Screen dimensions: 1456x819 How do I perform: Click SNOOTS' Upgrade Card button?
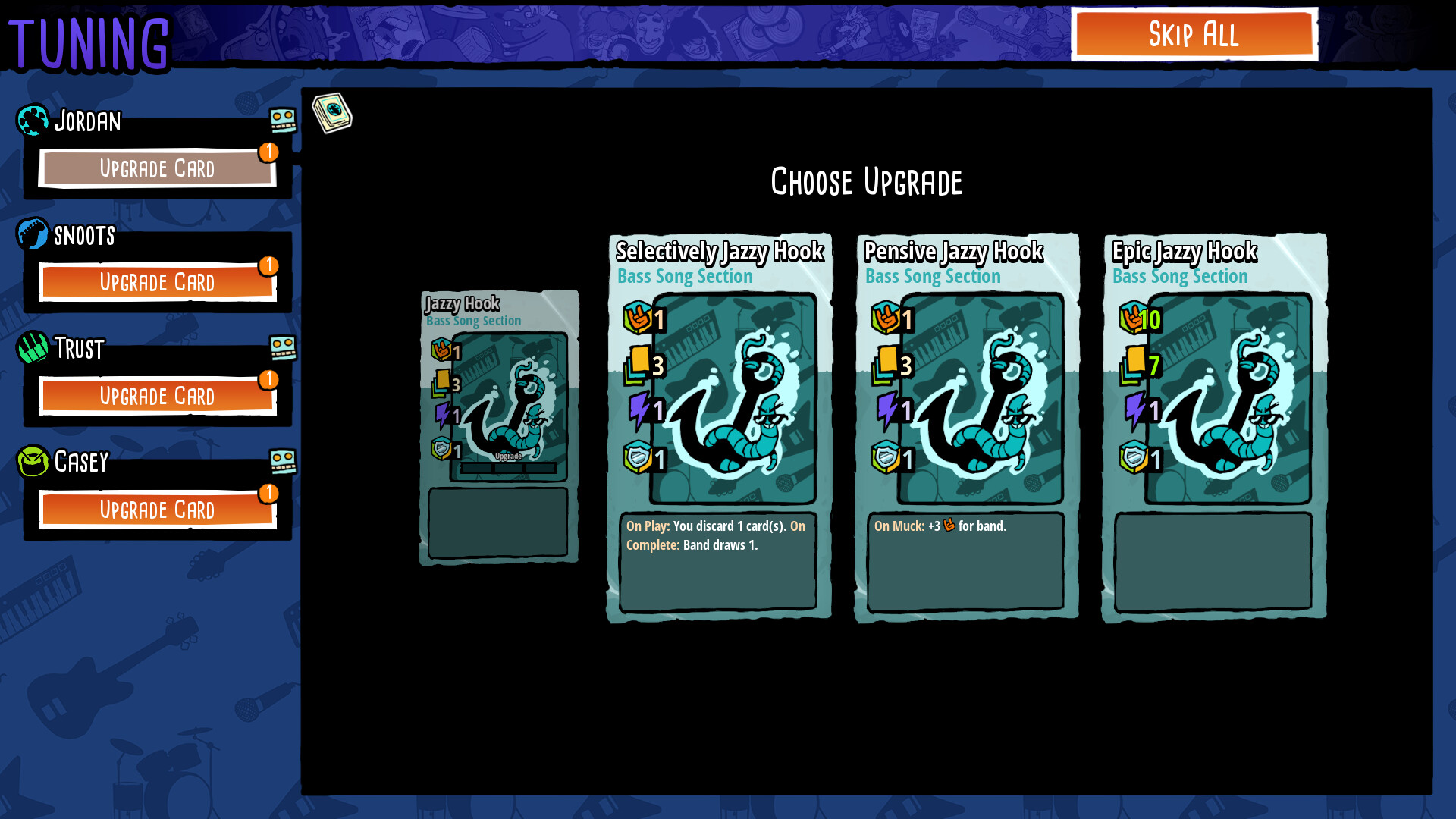(x=157, y=282)
